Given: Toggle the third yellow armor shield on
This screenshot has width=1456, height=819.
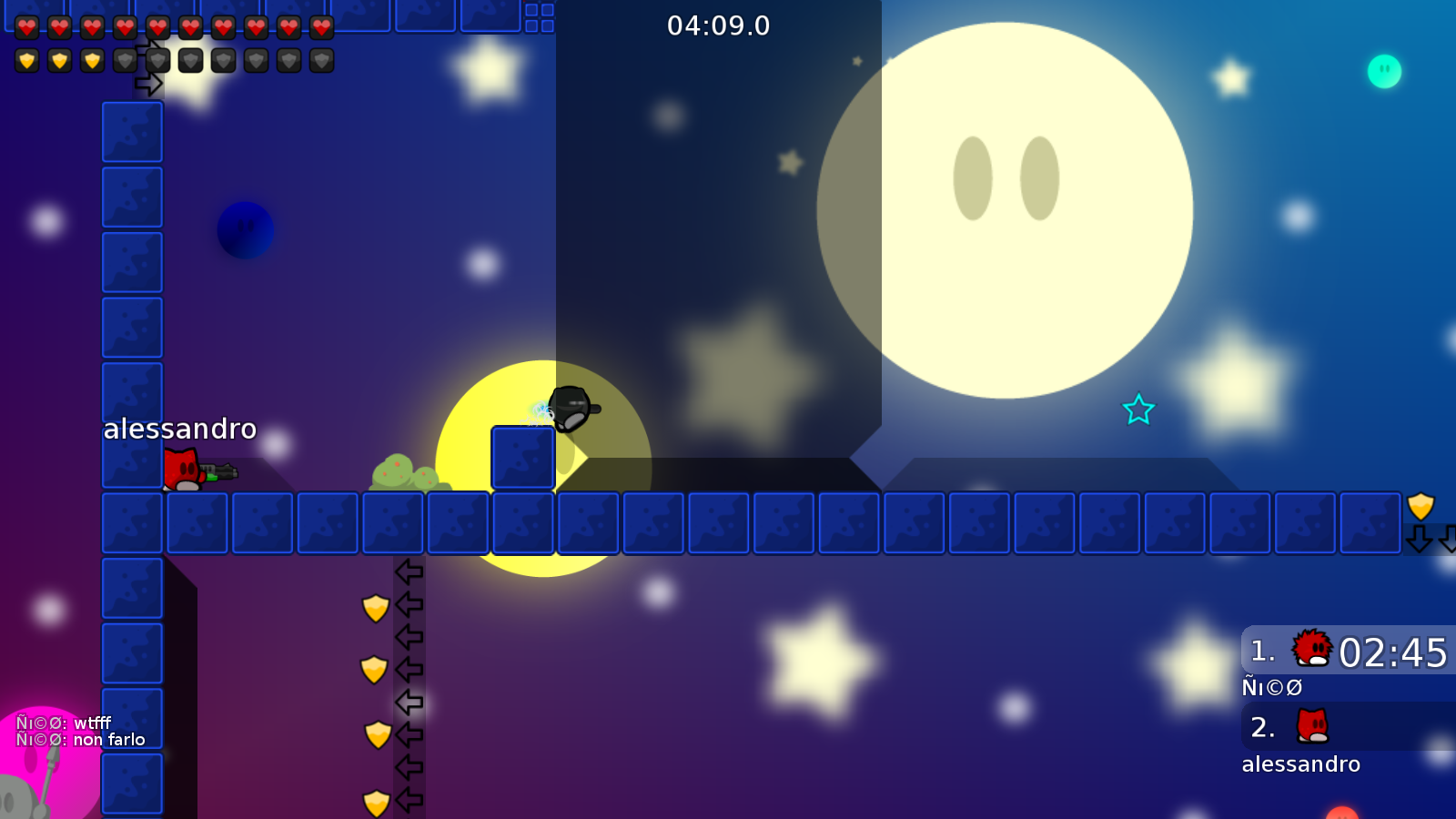Looking at the screenshot, I should (x=93, y=60).
